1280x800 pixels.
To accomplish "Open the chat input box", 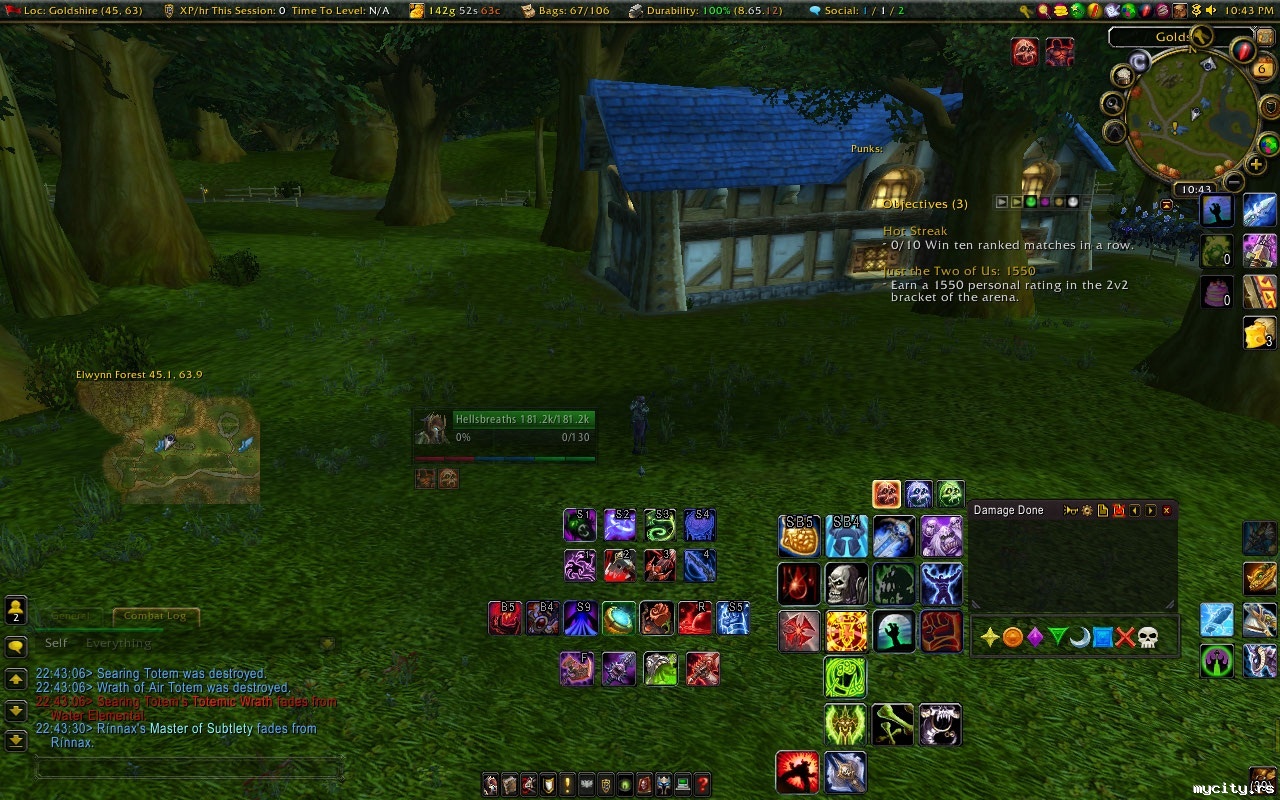I will click(190, 768).
